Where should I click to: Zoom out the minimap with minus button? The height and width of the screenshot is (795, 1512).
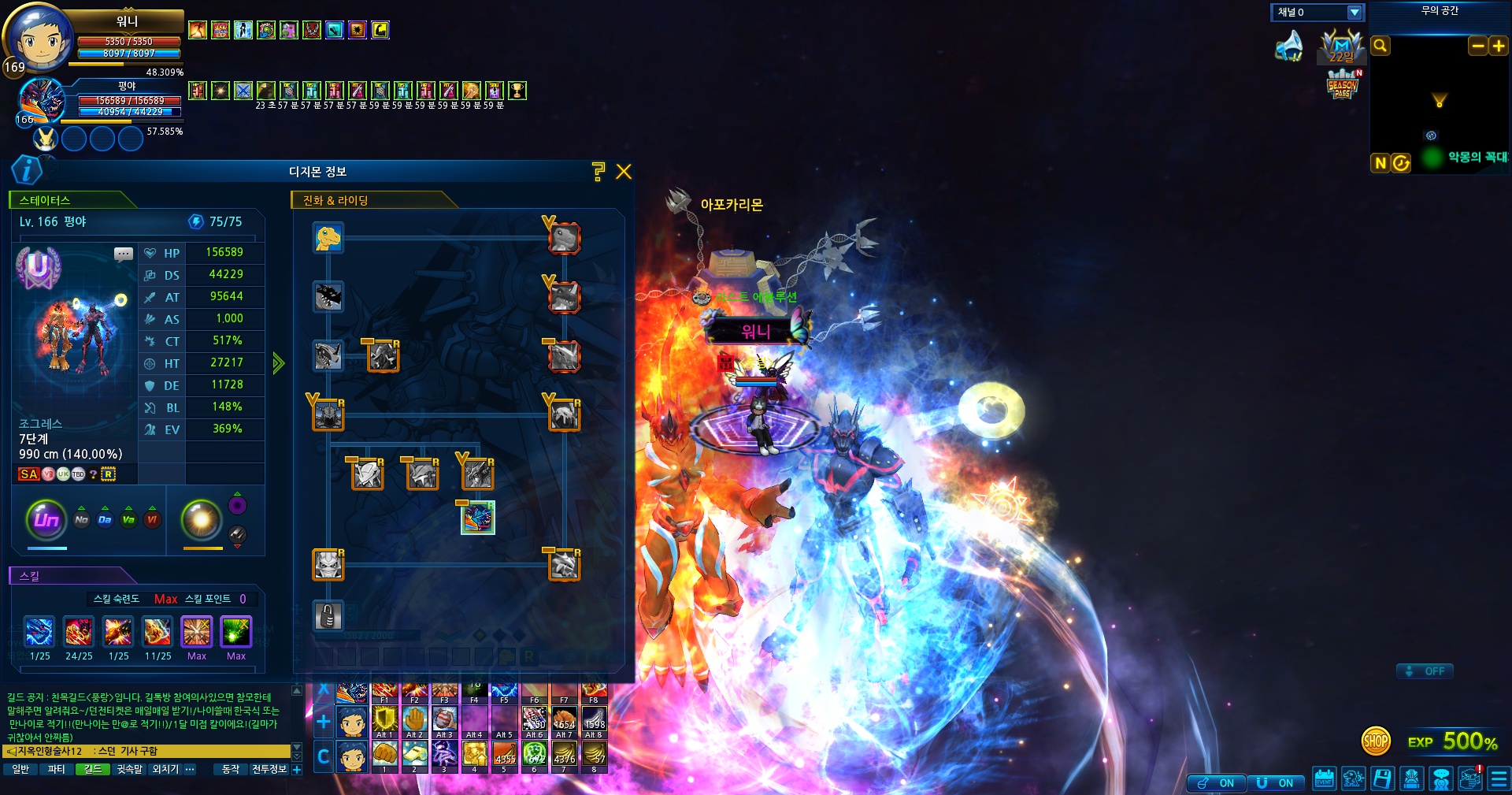1478,46
